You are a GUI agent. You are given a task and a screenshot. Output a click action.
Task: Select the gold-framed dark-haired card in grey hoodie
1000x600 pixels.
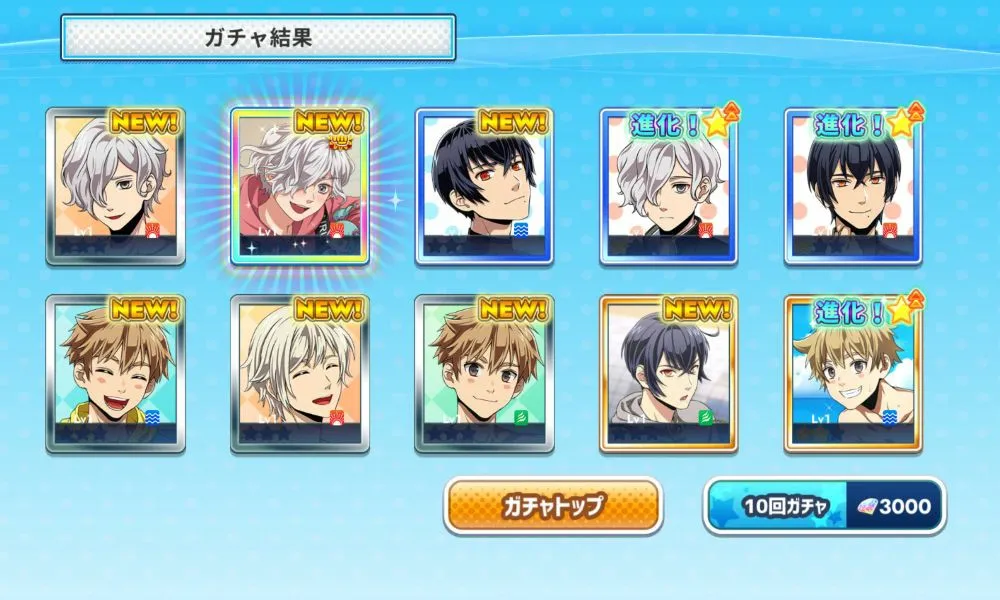pos(668,373)
